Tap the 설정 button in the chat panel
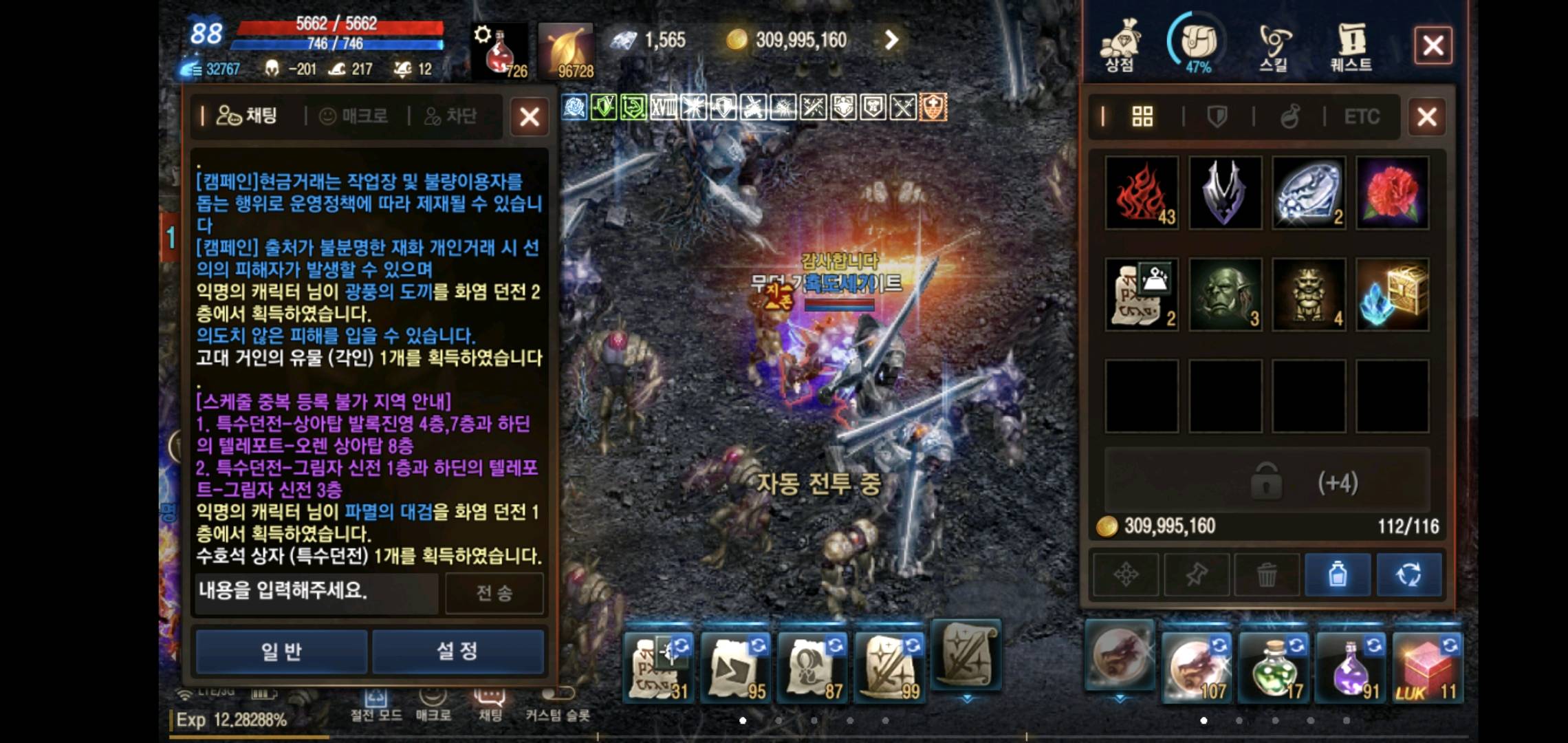This screenshot has width=1568, height=743. coord(458,652)
